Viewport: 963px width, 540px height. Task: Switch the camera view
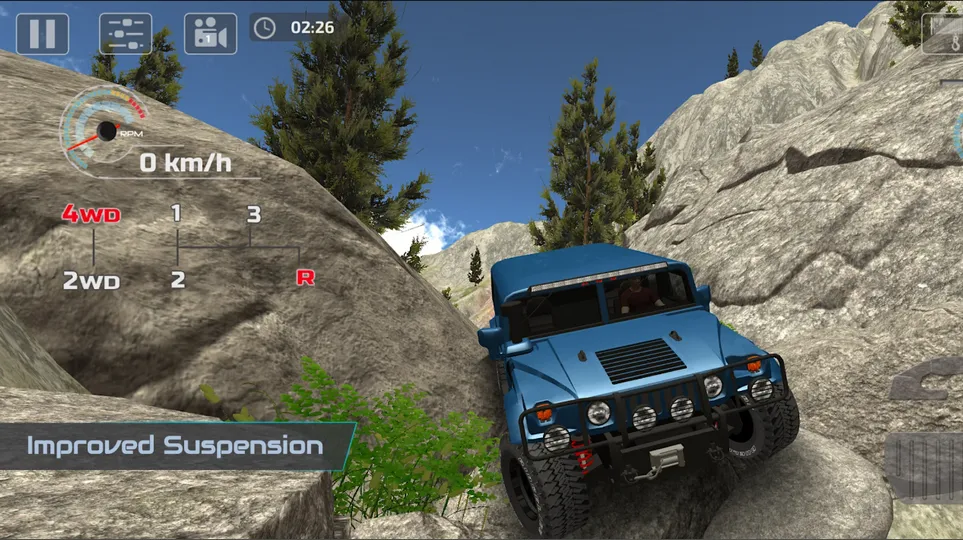point(210,34)
